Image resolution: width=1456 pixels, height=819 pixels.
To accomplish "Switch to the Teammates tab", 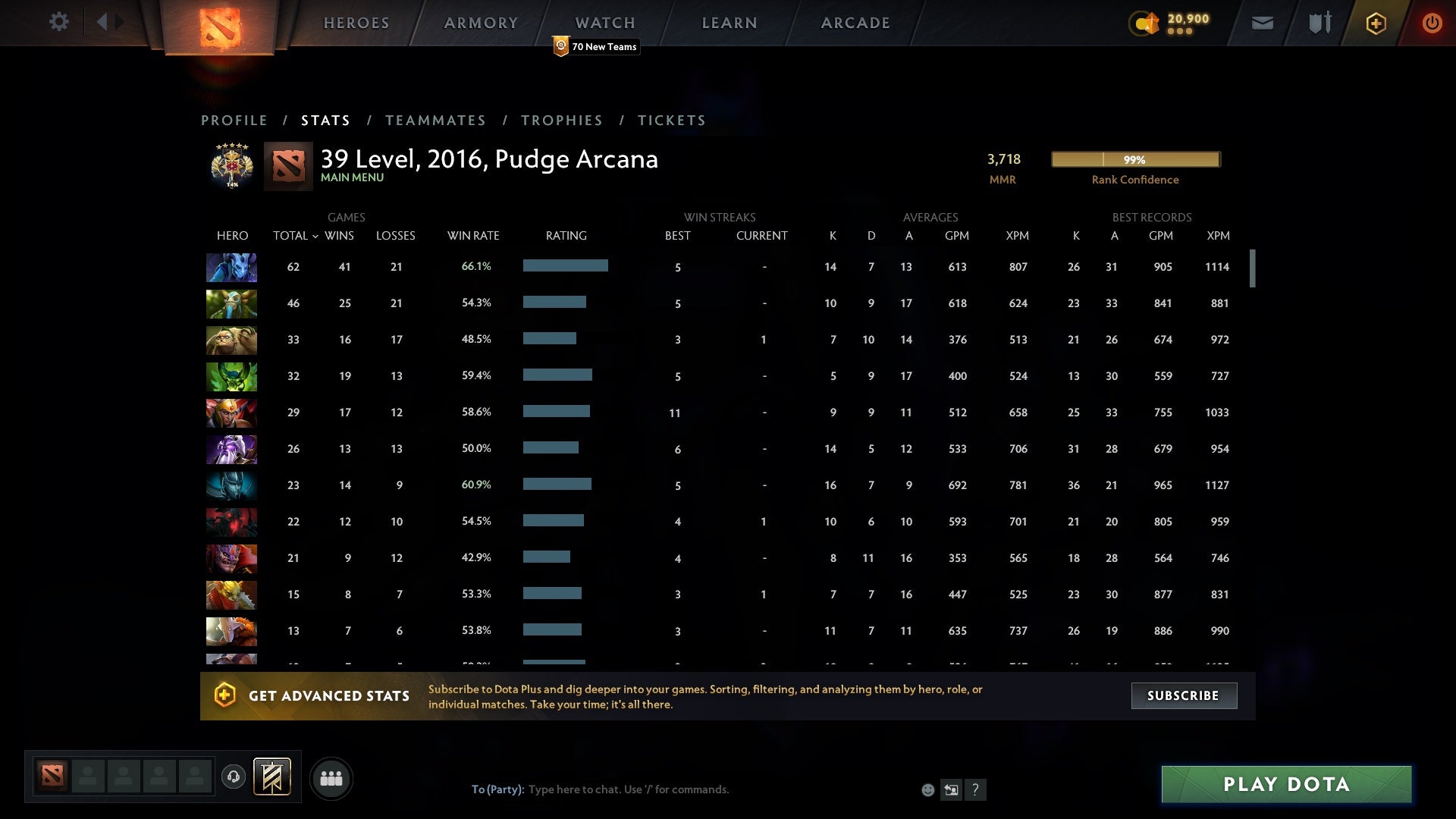I will point(436,120).
